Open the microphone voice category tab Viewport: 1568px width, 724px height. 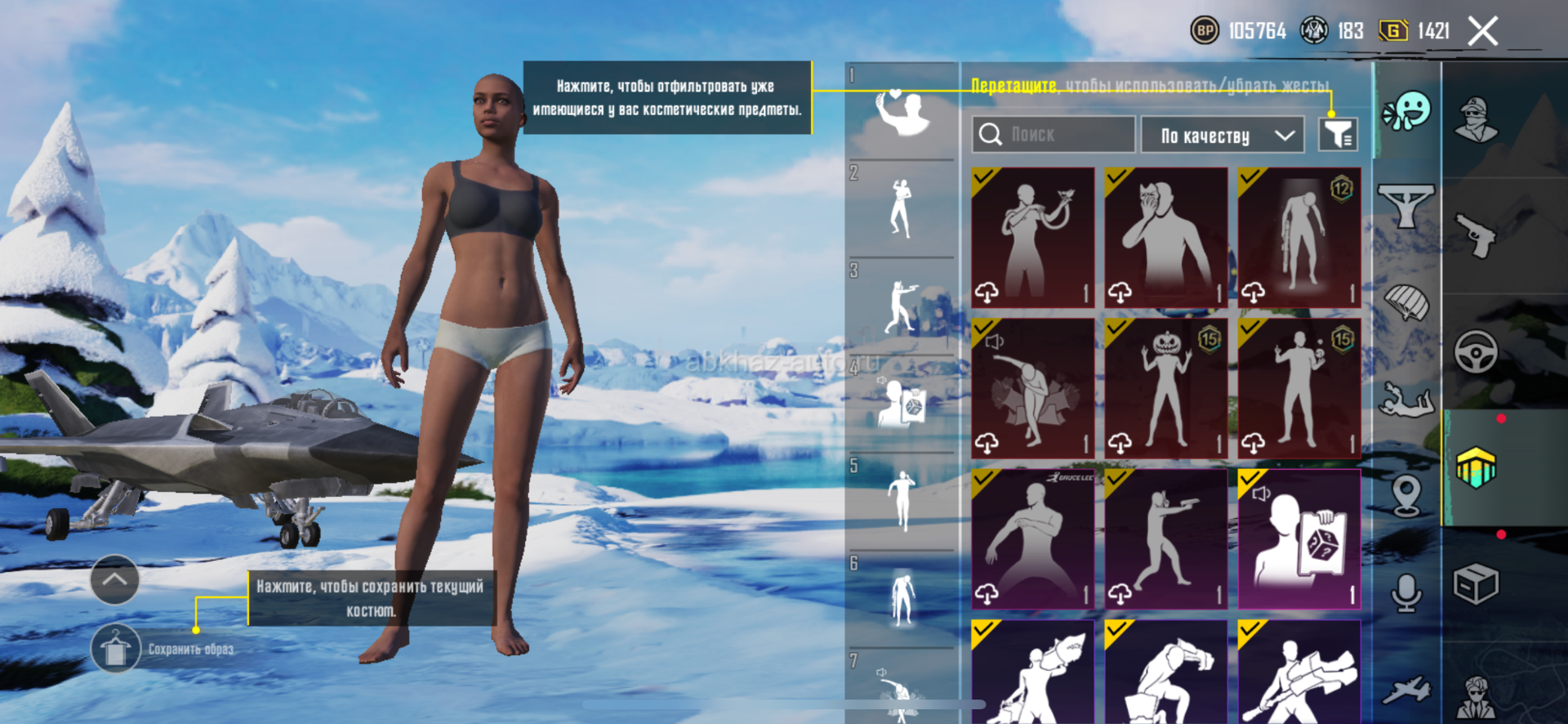point(1407,592)
